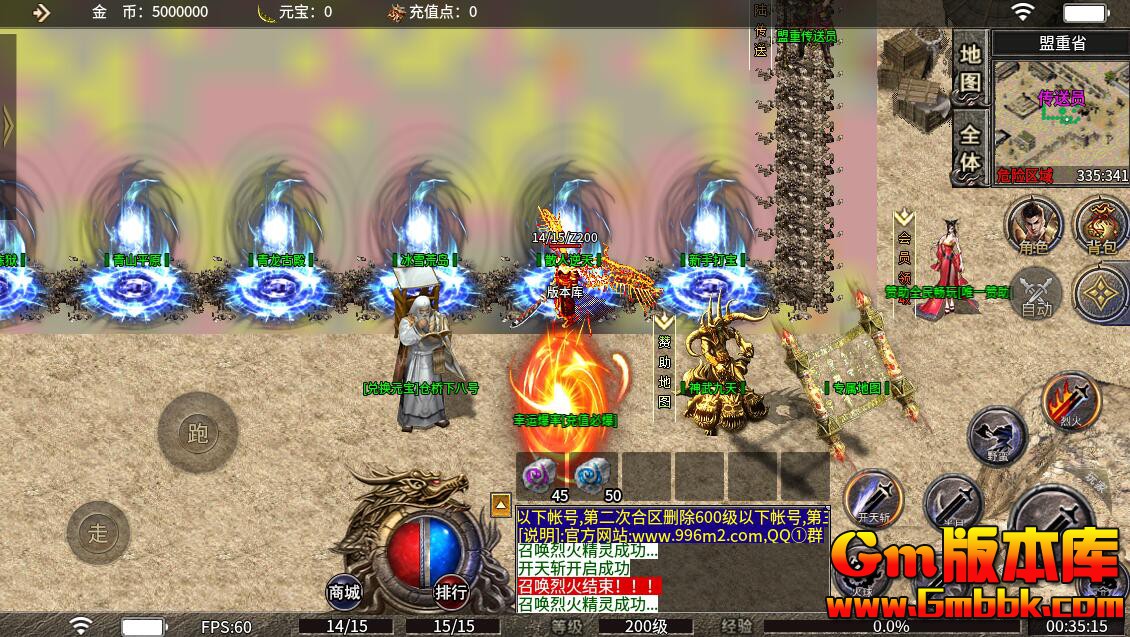Open the 角色 character panel

click(x=1034, y=226)
